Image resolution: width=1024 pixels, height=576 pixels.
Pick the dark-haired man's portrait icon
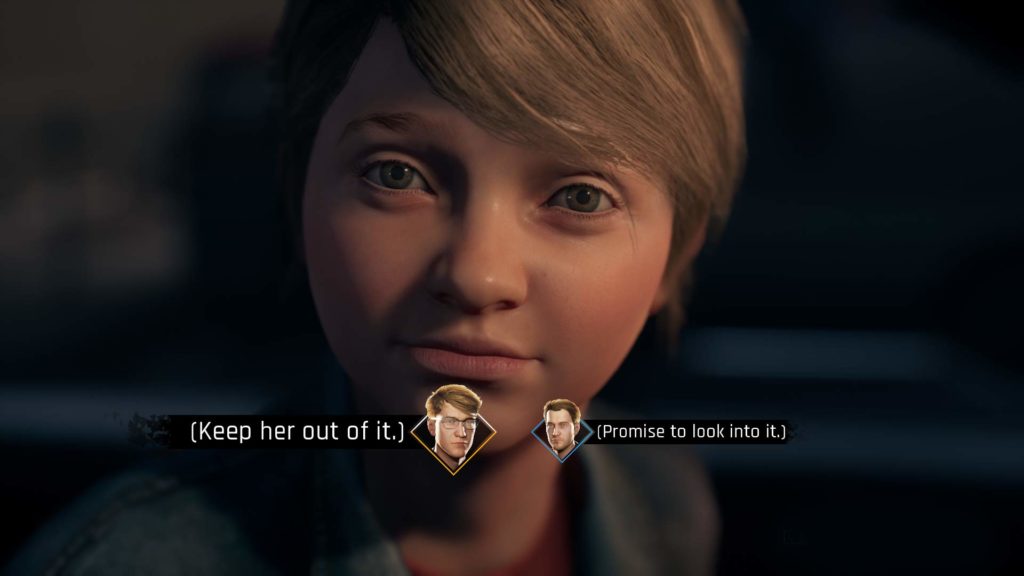[561, 430]
